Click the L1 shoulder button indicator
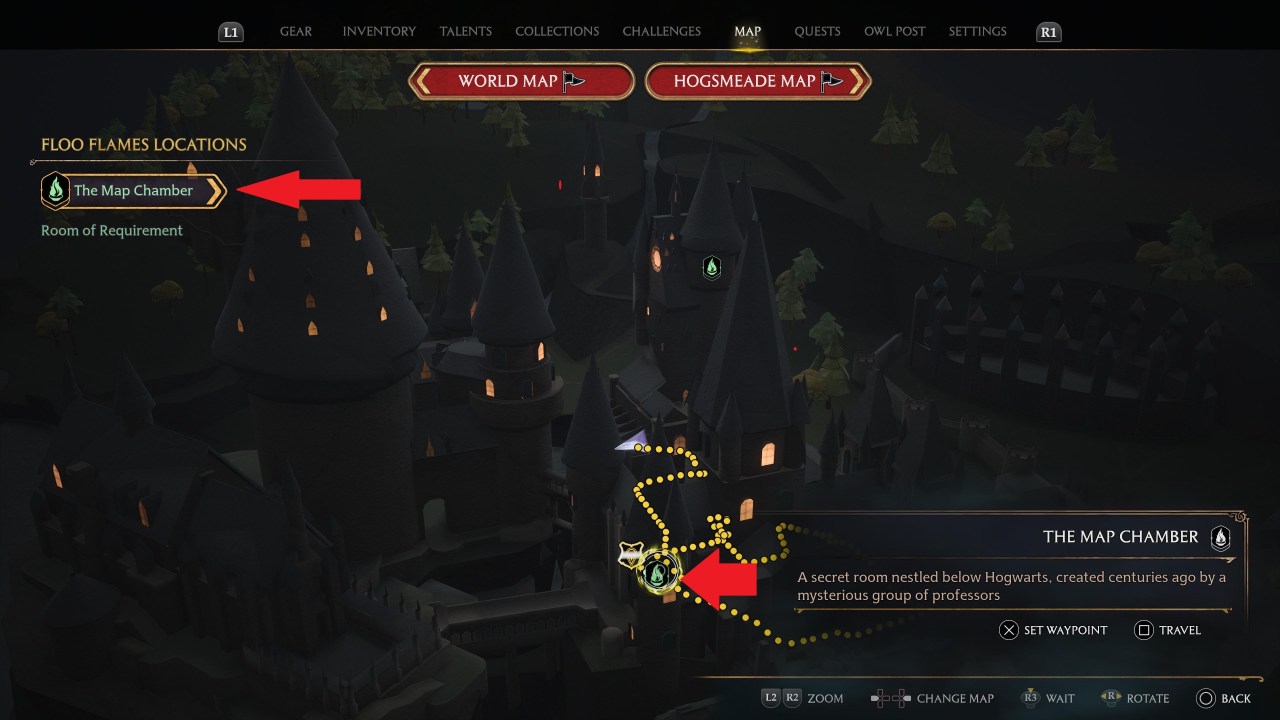Image resolution: width=1280 pixels, height=720 pixels. point(230,31)
